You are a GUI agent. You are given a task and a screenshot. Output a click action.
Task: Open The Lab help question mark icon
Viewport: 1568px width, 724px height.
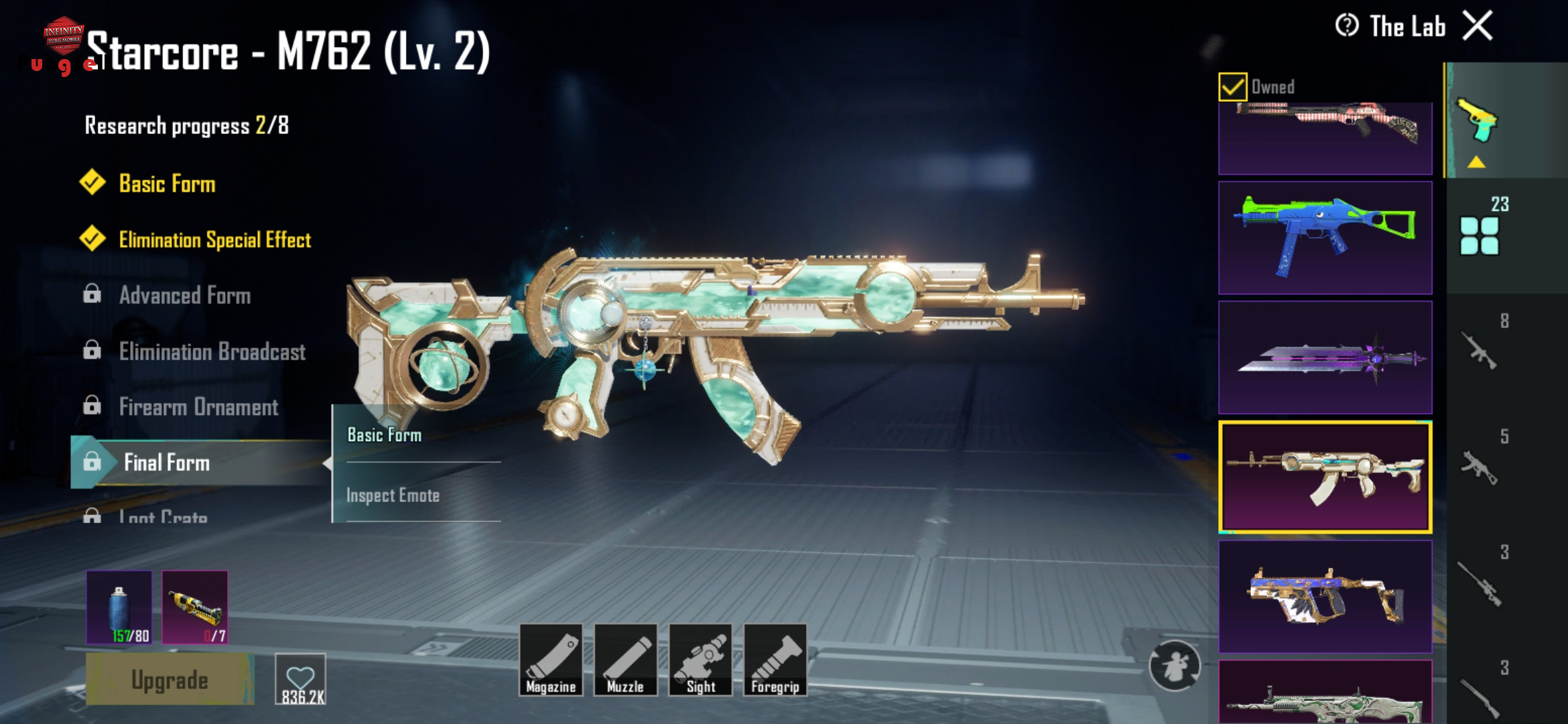1347,26
